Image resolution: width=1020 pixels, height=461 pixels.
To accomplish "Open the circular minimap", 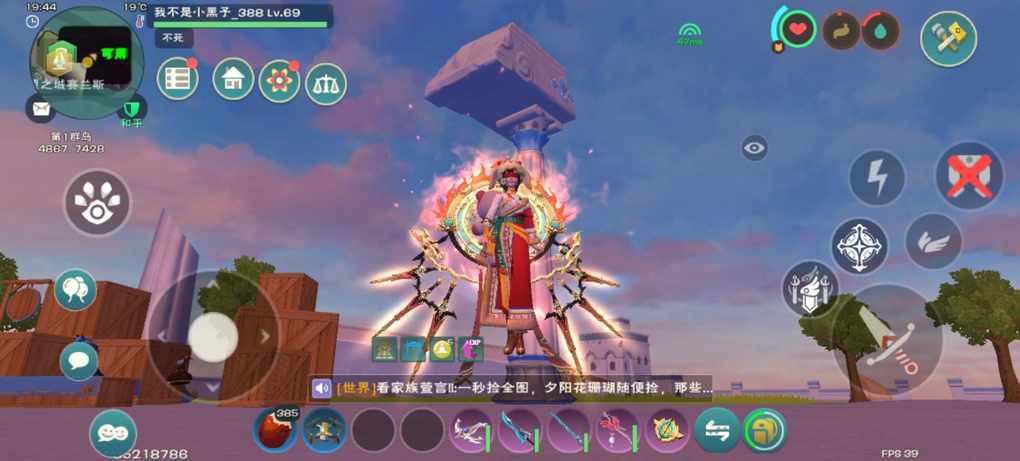I will coord(73,50).
